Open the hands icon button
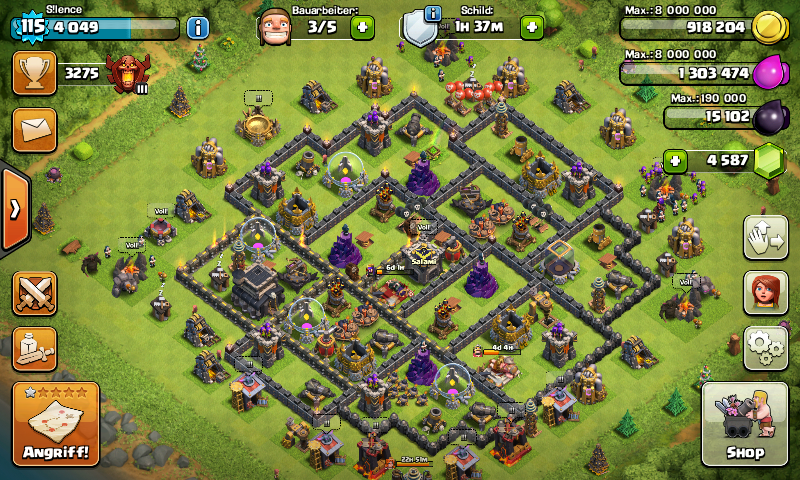Image resolution: width=800 pixels, height=480 pixels. [765, 237]
